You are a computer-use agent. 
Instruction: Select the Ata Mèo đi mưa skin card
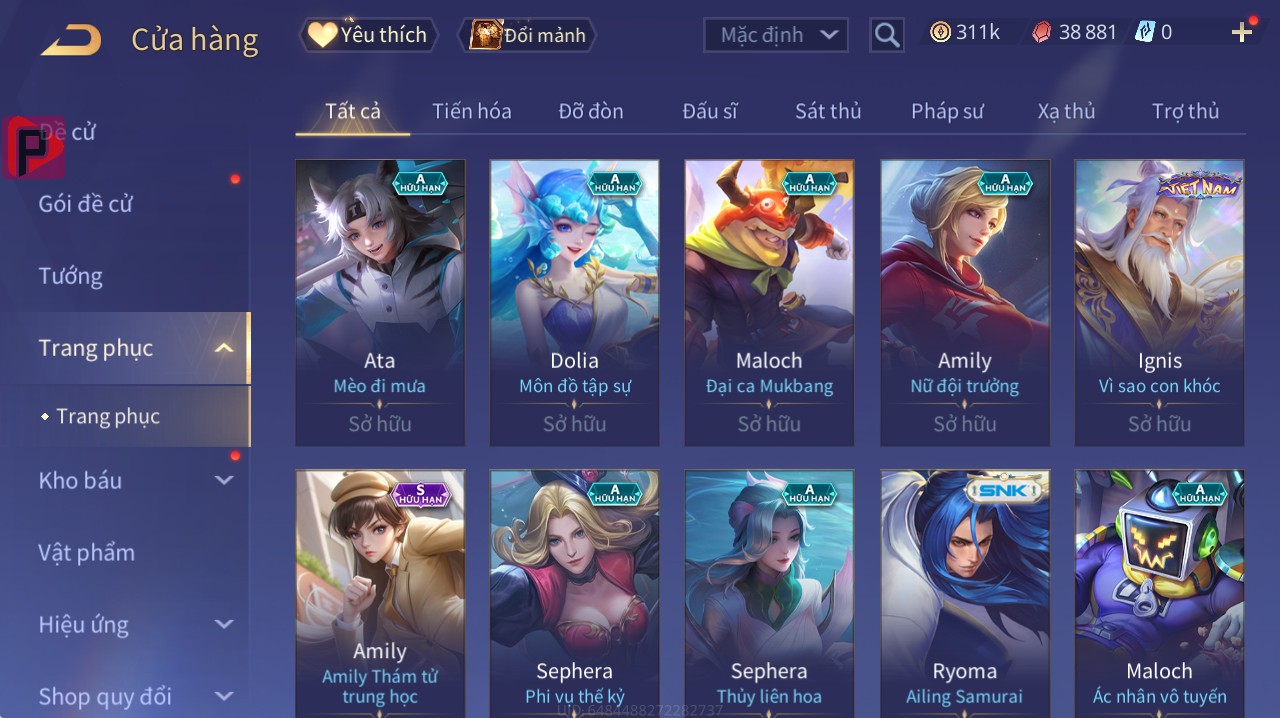pos(380,302)
